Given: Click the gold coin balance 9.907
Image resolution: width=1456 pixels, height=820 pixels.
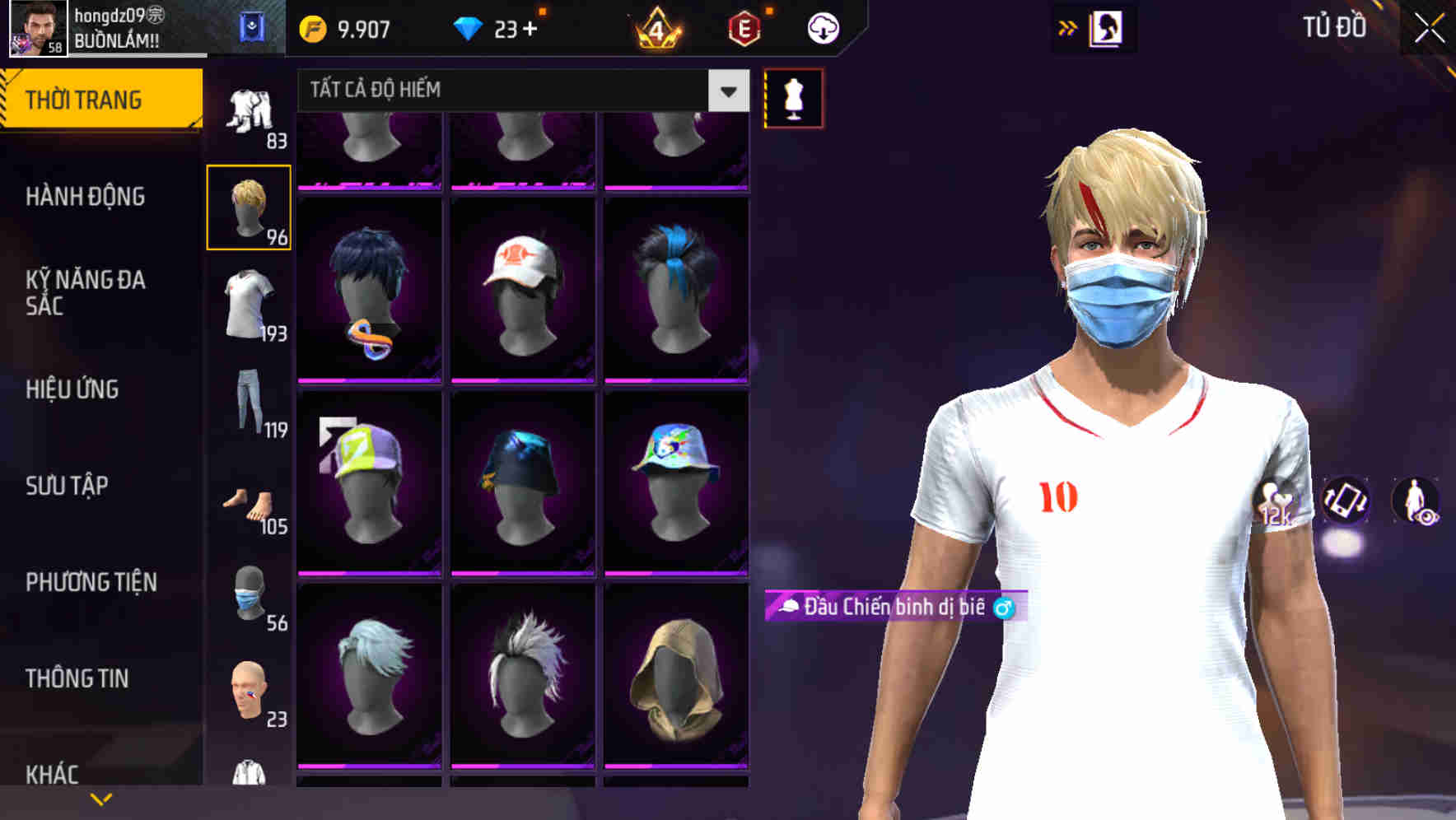Looking at the screenshot, I should point(346,27).
